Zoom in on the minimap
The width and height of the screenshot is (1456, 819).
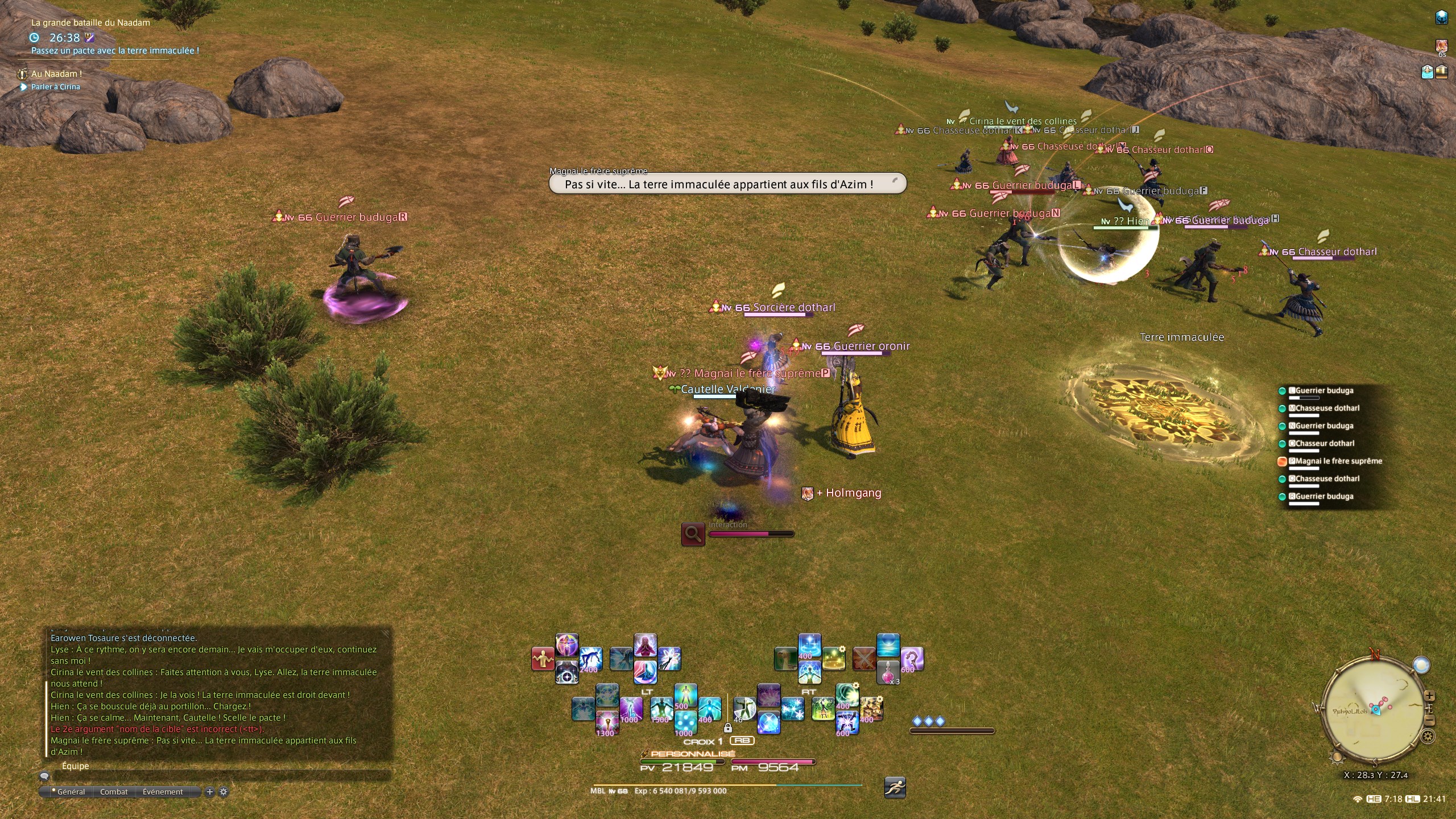pyautogui.click(x=1429, y=696)
